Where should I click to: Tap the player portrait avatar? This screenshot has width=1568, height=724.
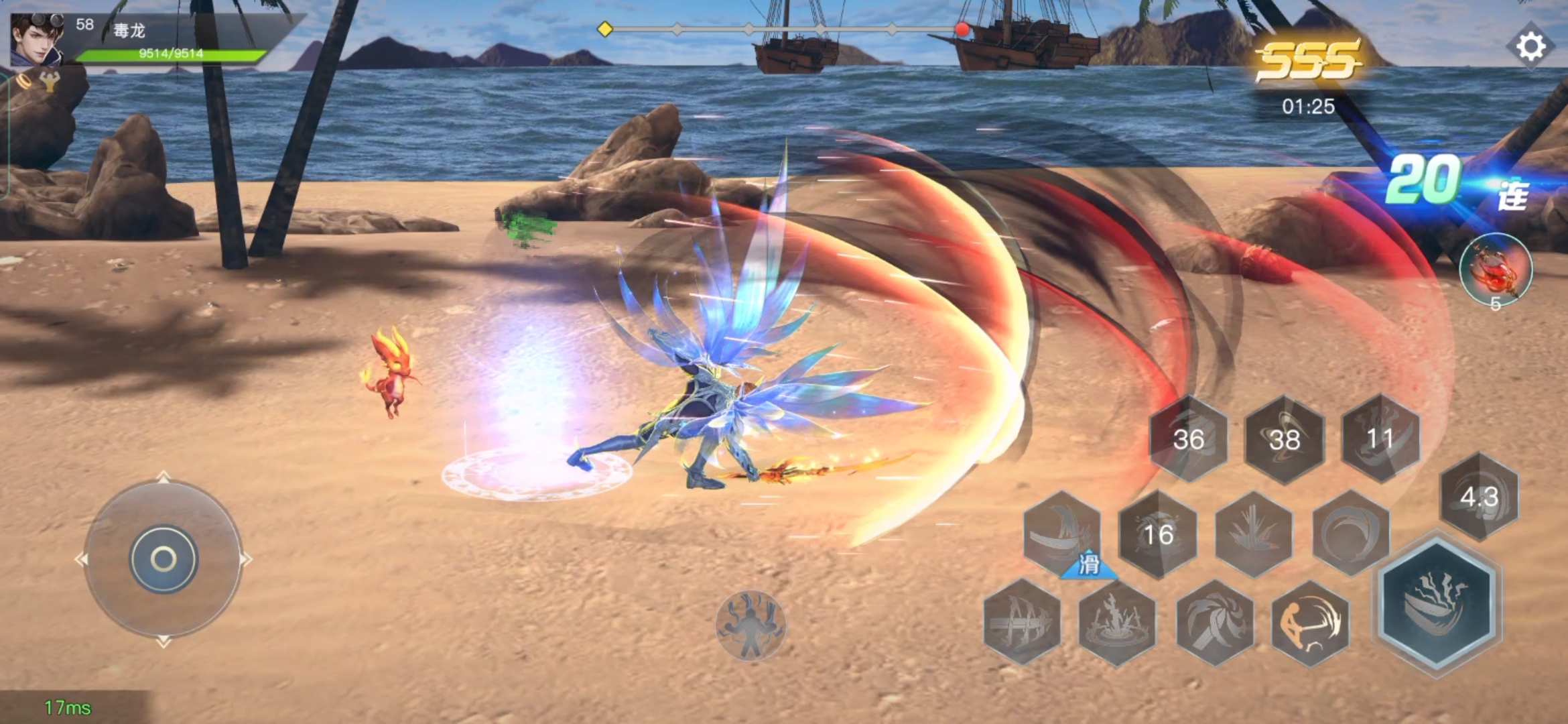[37, 39]
